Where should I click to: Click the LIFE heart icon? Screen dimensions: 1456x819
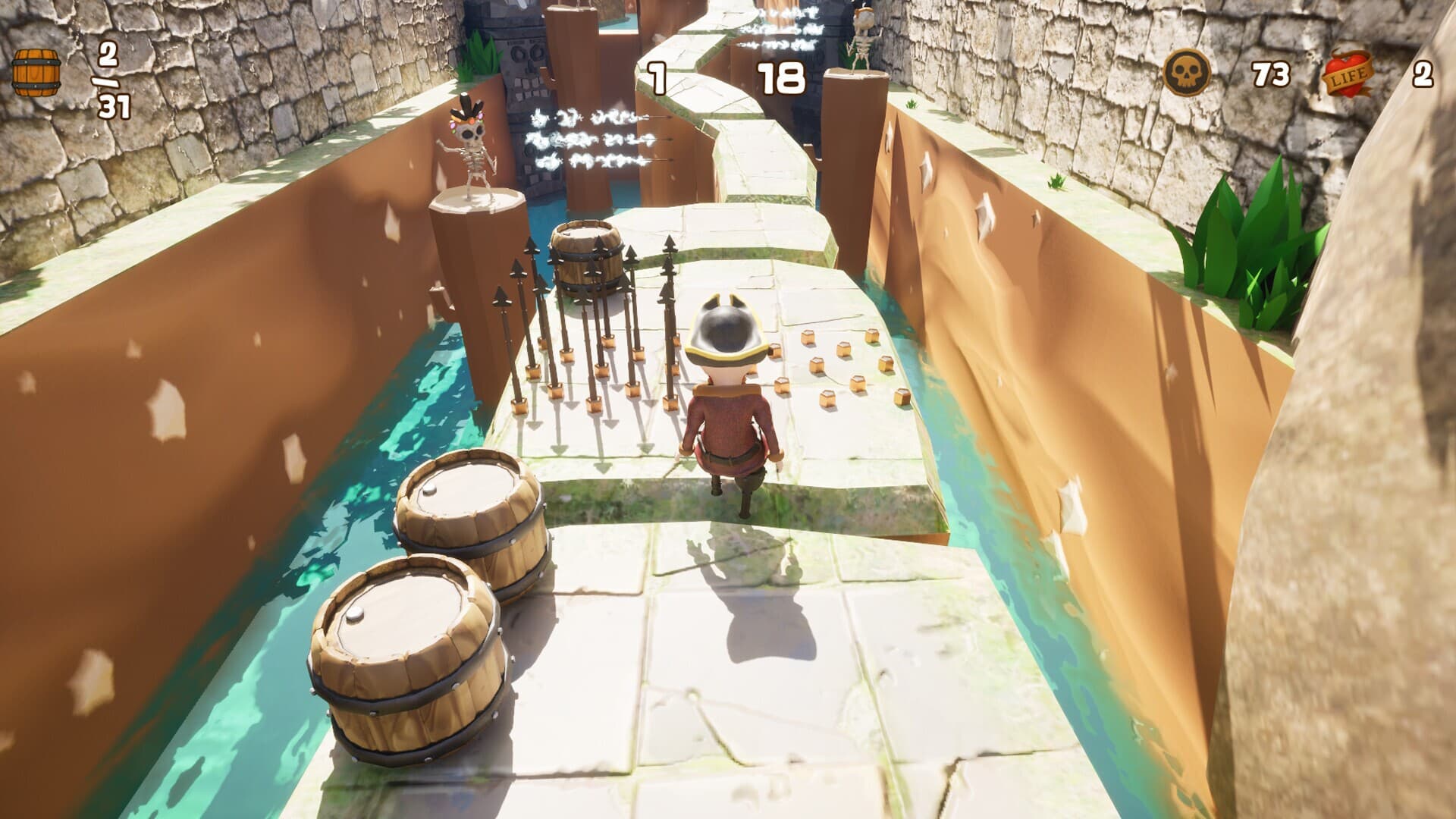(x=1348, y=74)
